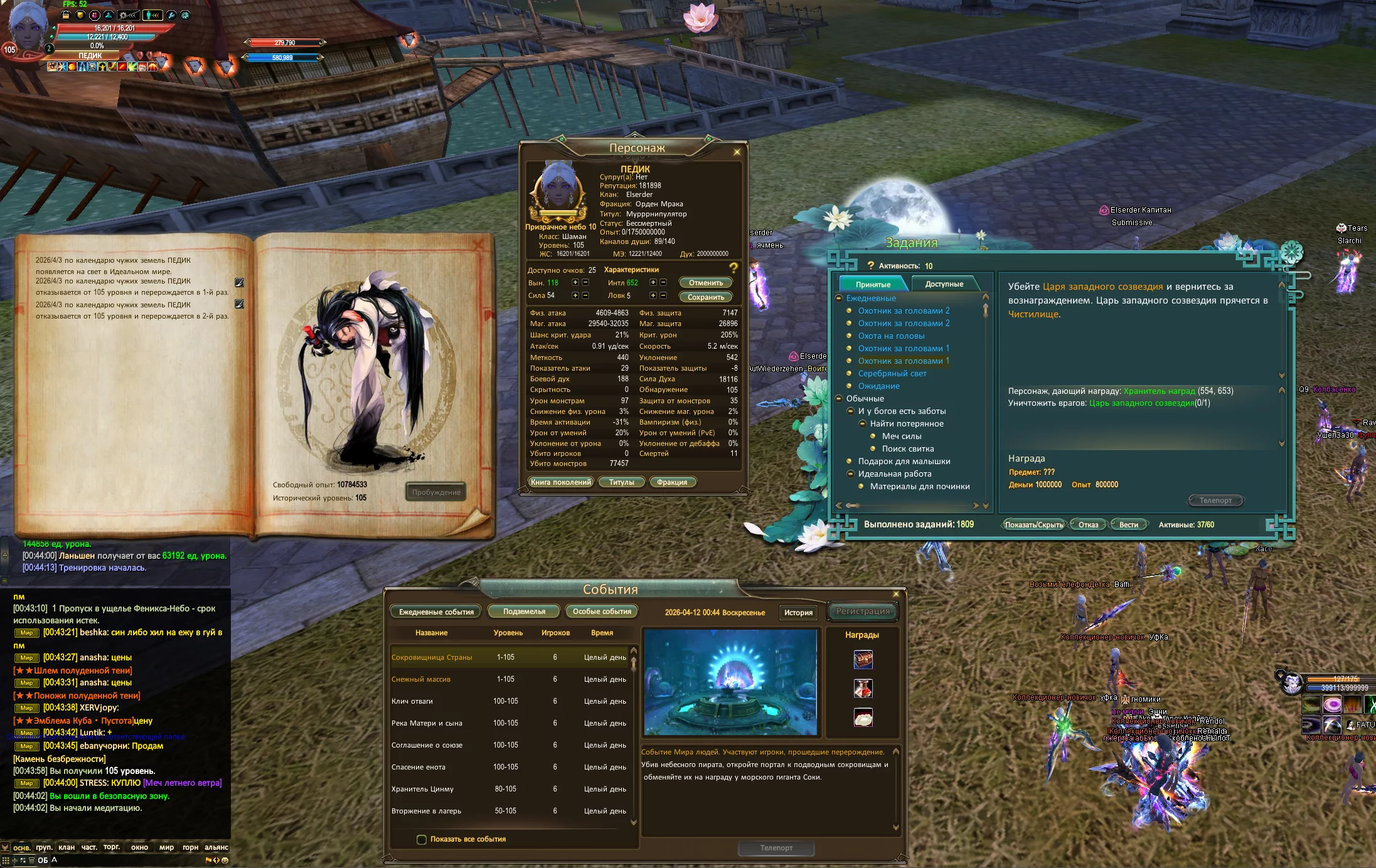Open the Особые события tab
The width and height of the screenshot is (1376, 868).
[602, 611]
